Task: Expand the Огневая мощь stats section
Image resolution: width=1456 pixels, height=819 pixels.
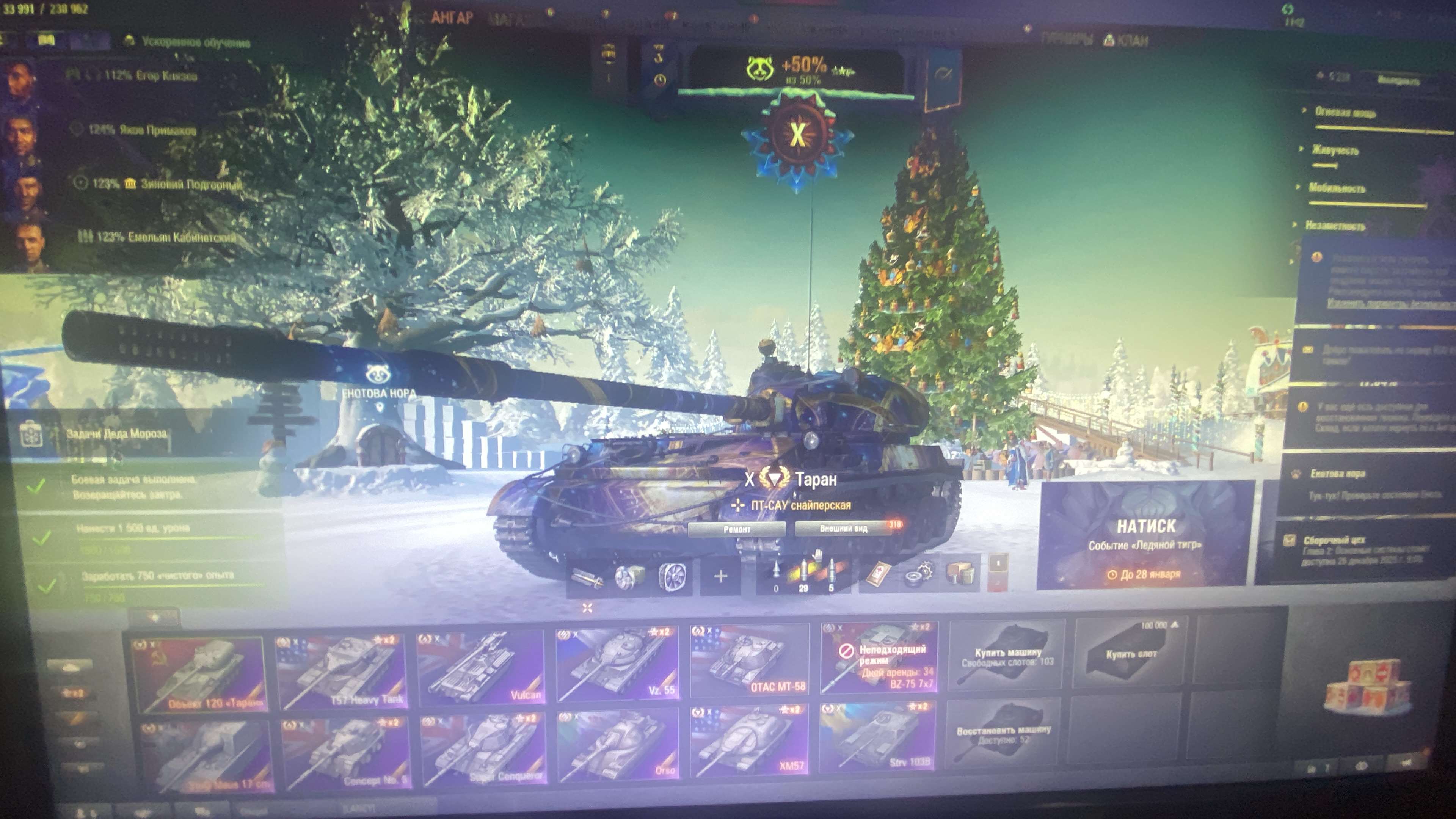Action: (x=1345, y=113)
